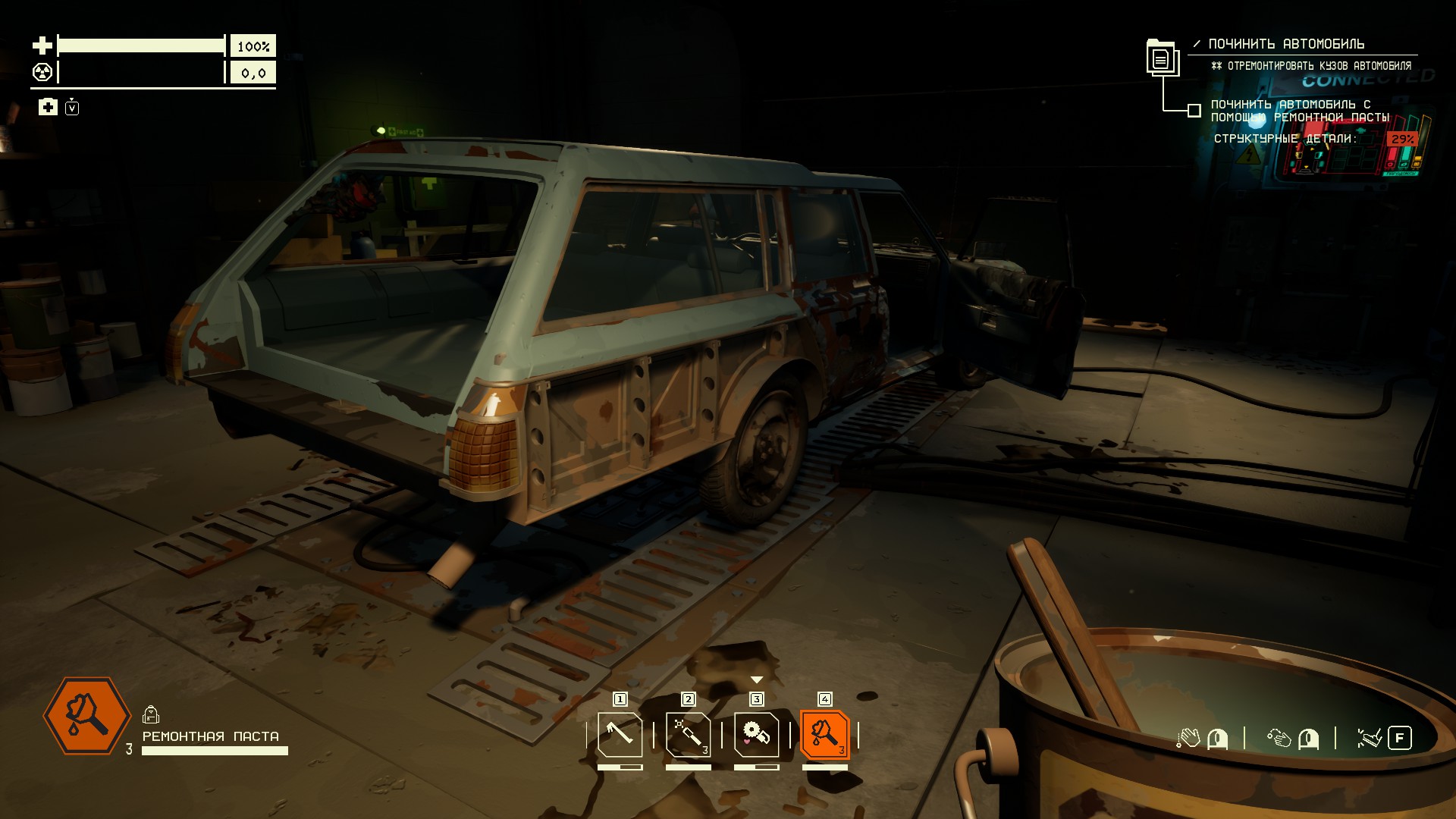Choose the hotbar tool with the sparking tip
The height and width of the screenshot is (819, 1456).
point(688,734)
